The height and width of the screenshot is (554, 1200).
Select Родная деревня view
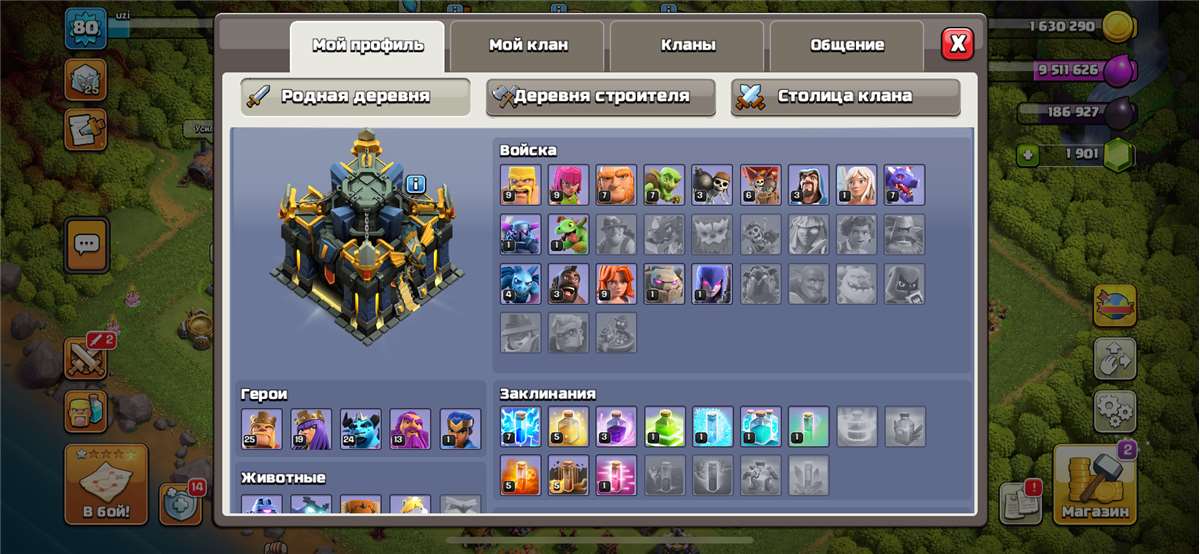356,97
